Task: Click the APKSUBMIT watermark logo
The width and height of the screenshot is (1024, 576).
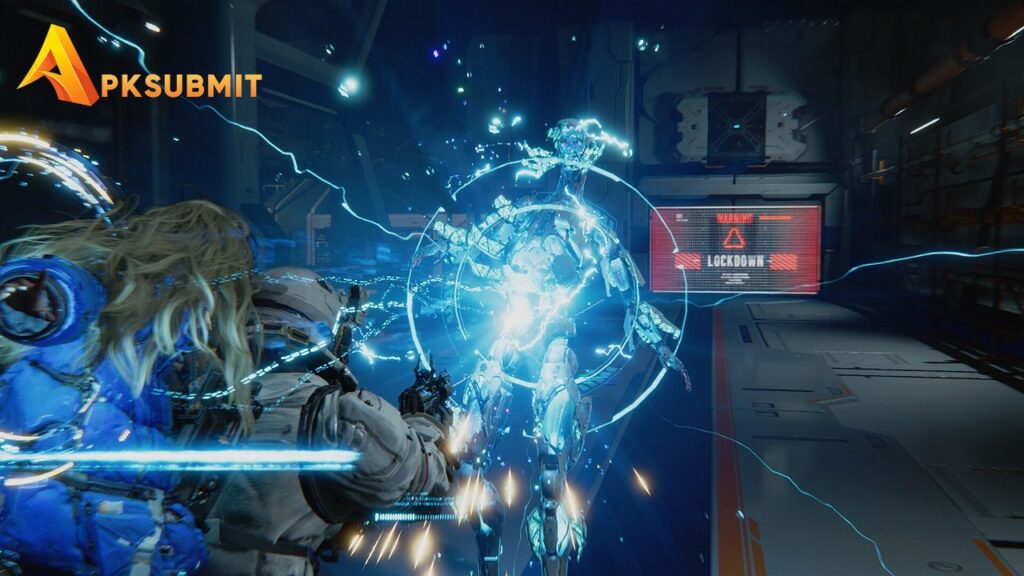Action: 138,69
